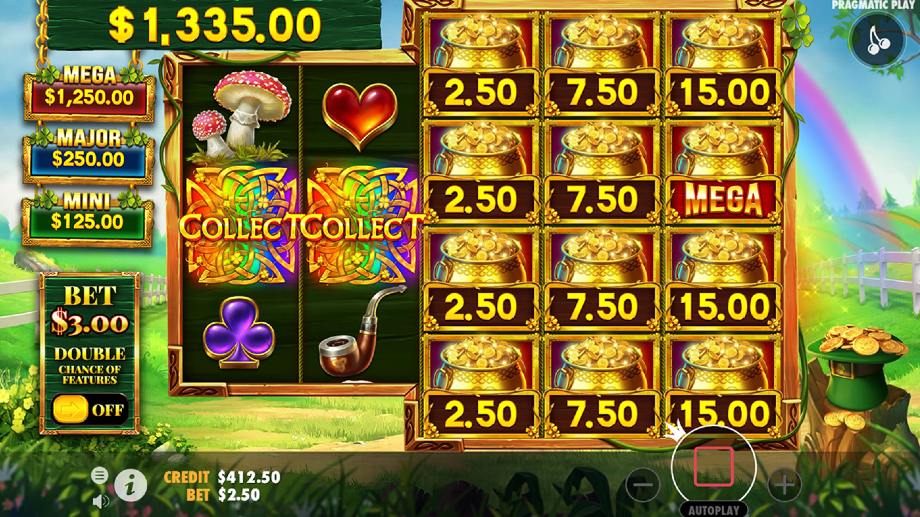
Task: Stop the spin with the red square button
Action: pos(713,466)
